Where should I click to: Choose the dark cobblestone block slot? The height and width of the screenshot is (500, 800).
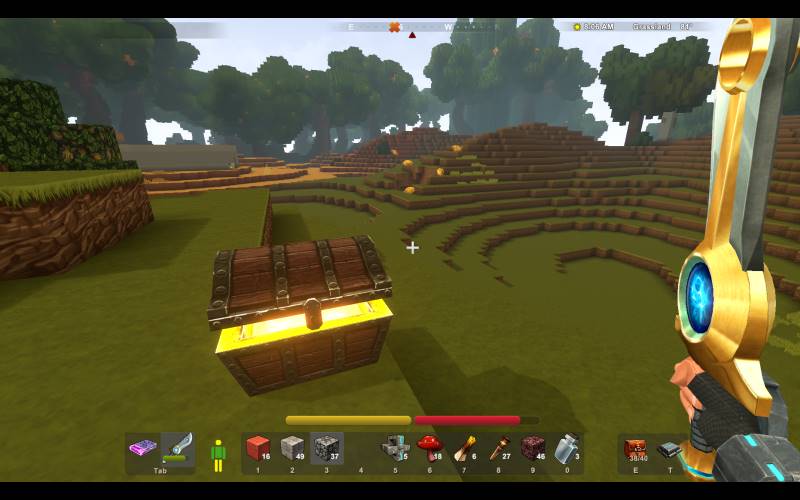(x=326, y=448)
